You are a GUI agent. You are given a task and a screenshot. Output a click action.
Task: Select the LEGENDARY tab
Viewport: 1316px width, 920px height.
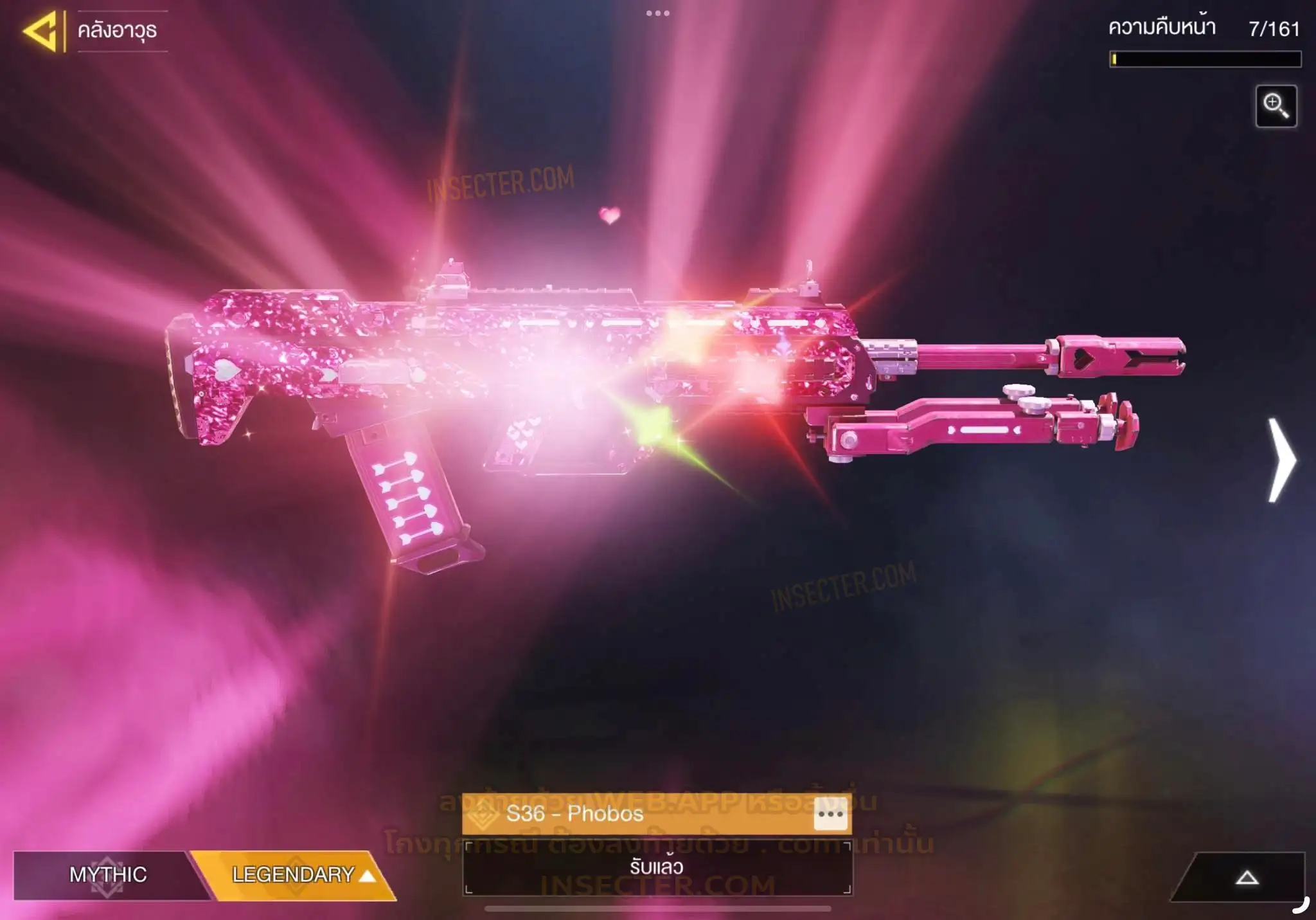click(296, 874)
